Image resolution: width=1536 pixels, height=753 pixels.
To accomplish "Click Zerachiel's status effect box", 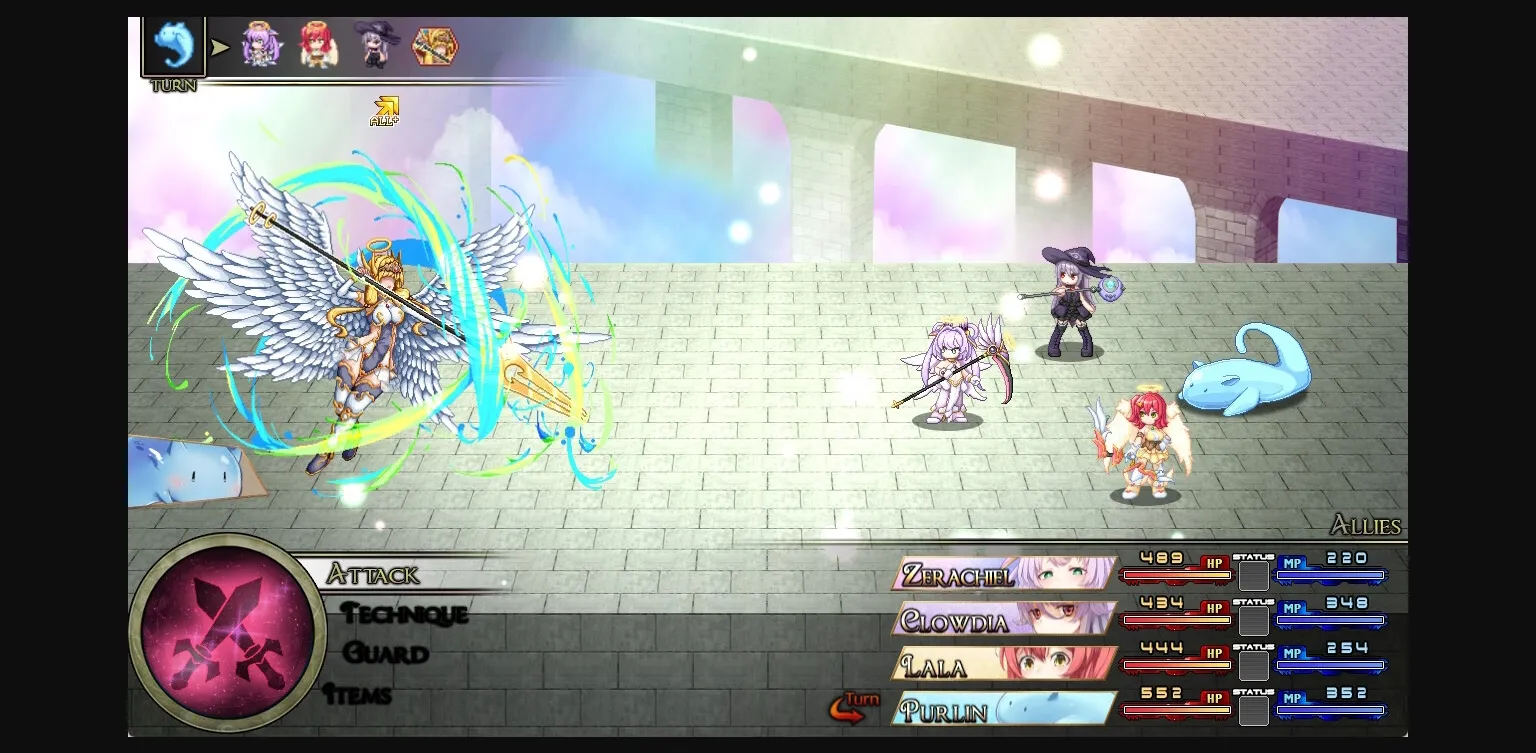I will click(1253, 576).
